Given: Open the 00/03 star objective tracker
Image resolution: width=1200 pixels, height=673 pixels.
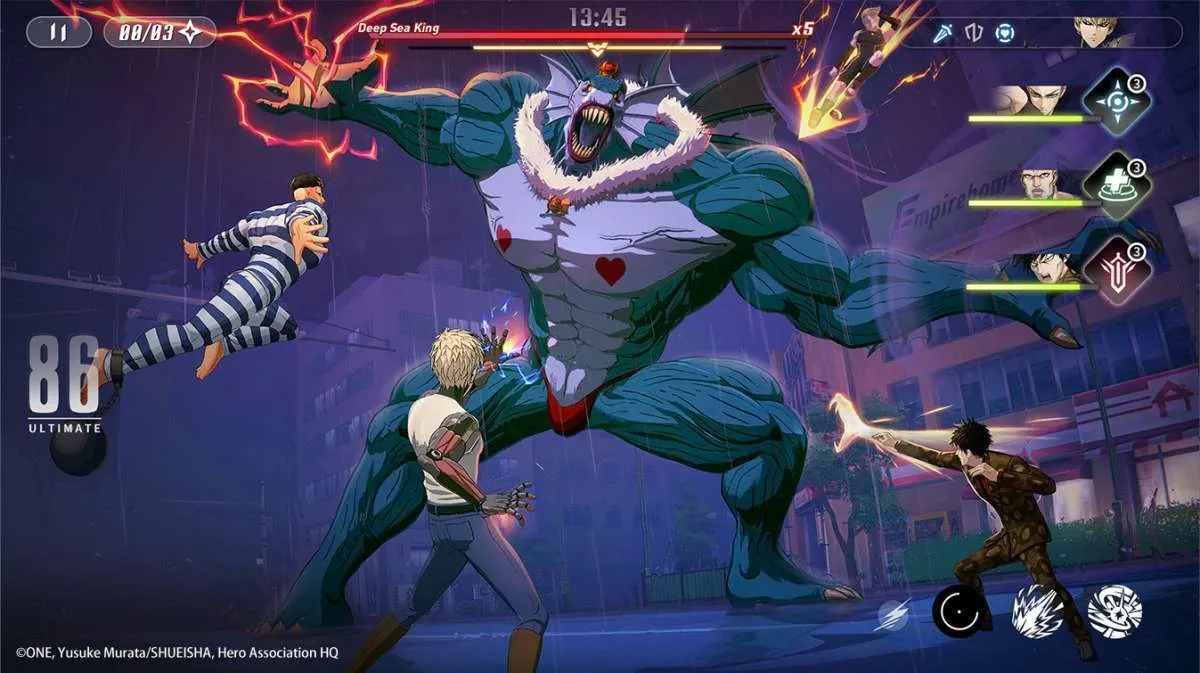Looking at the screenshot, I should click(160, 32).
